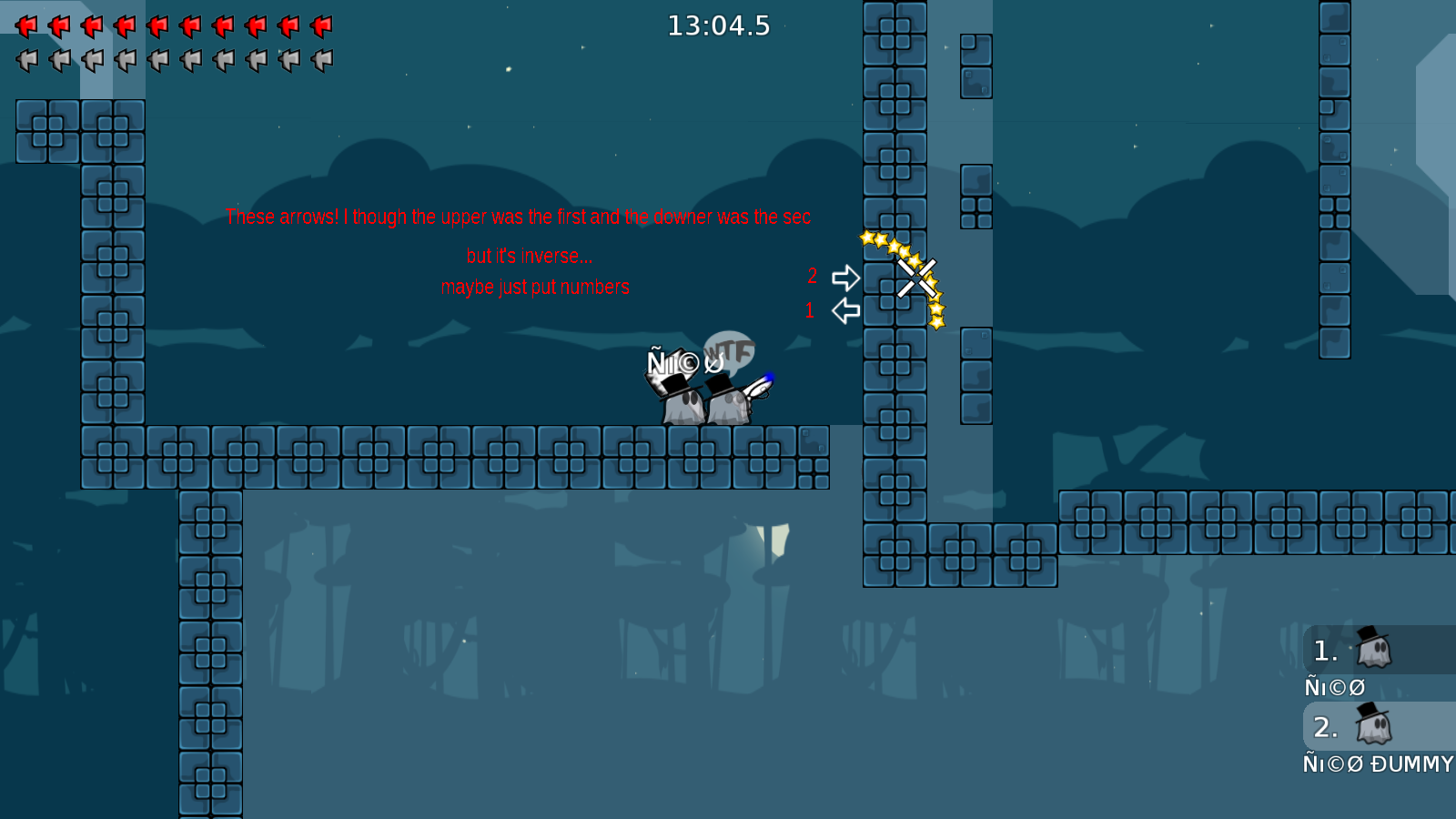Click the right-pointing arrow labeled 2

tap(844, 278)
